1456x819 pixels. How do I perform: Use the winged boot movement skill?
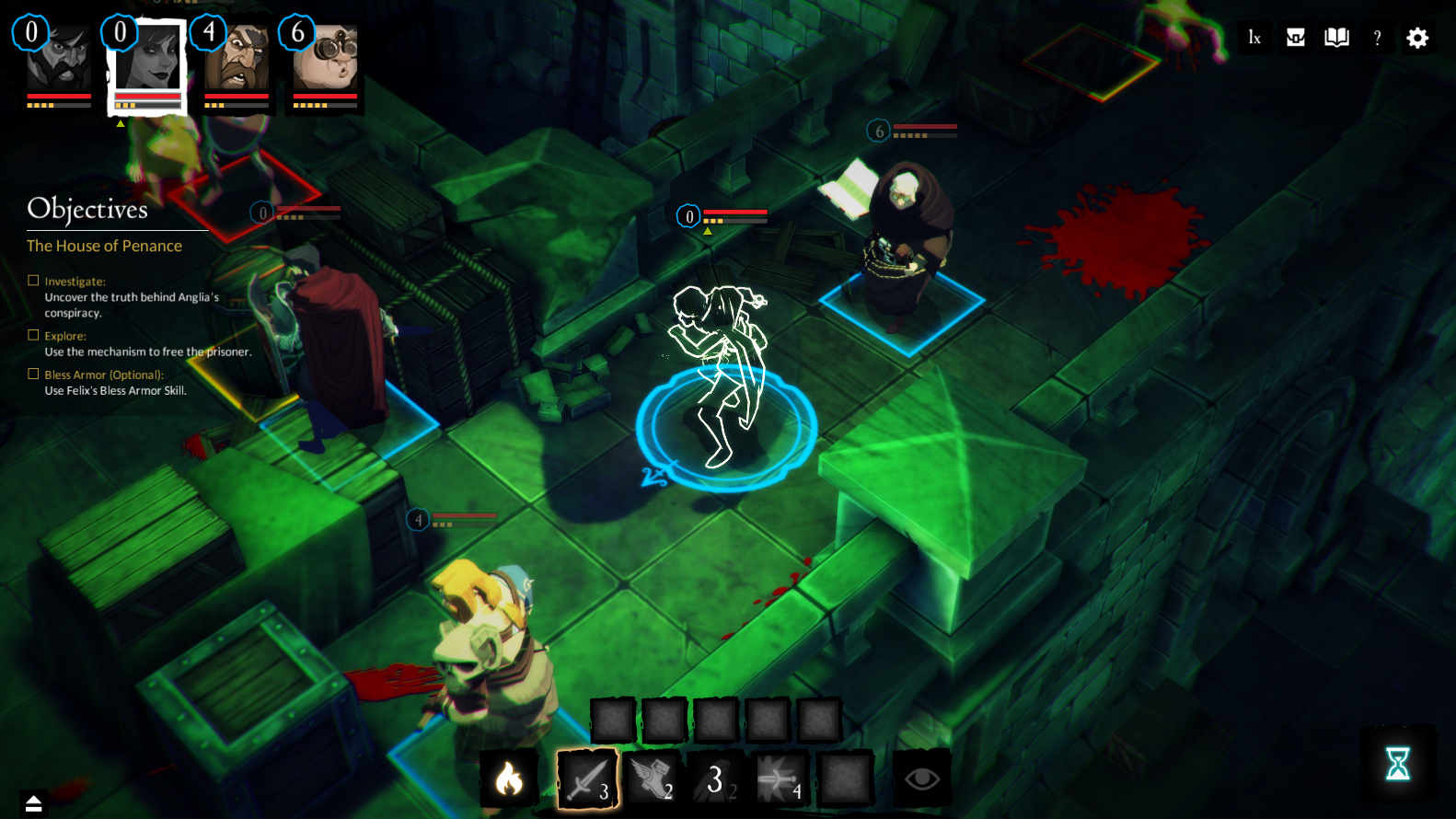(653, 779)
